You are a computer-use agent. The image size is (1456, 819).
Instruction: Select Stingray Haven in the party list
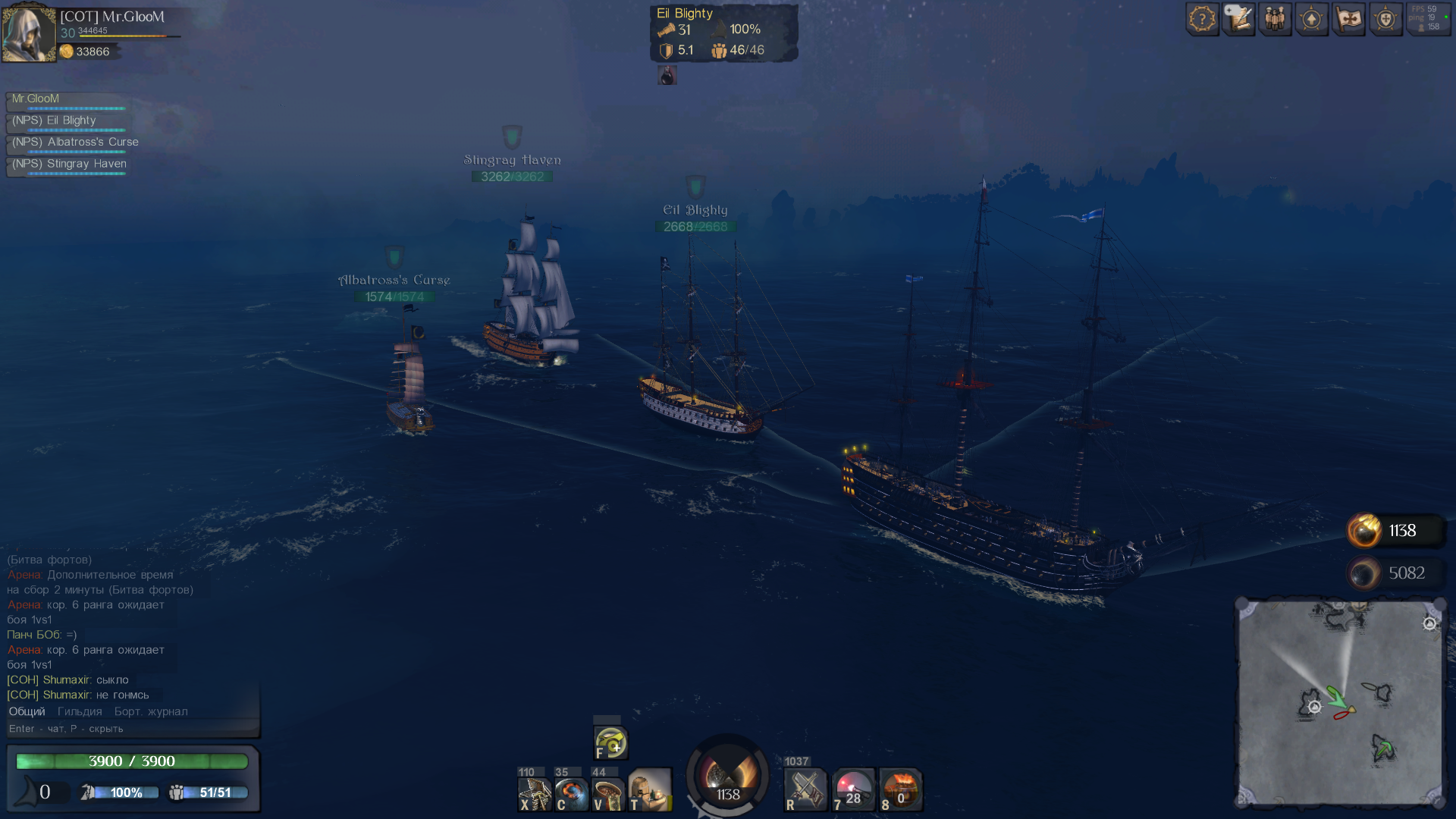click(x=68, y=165)
